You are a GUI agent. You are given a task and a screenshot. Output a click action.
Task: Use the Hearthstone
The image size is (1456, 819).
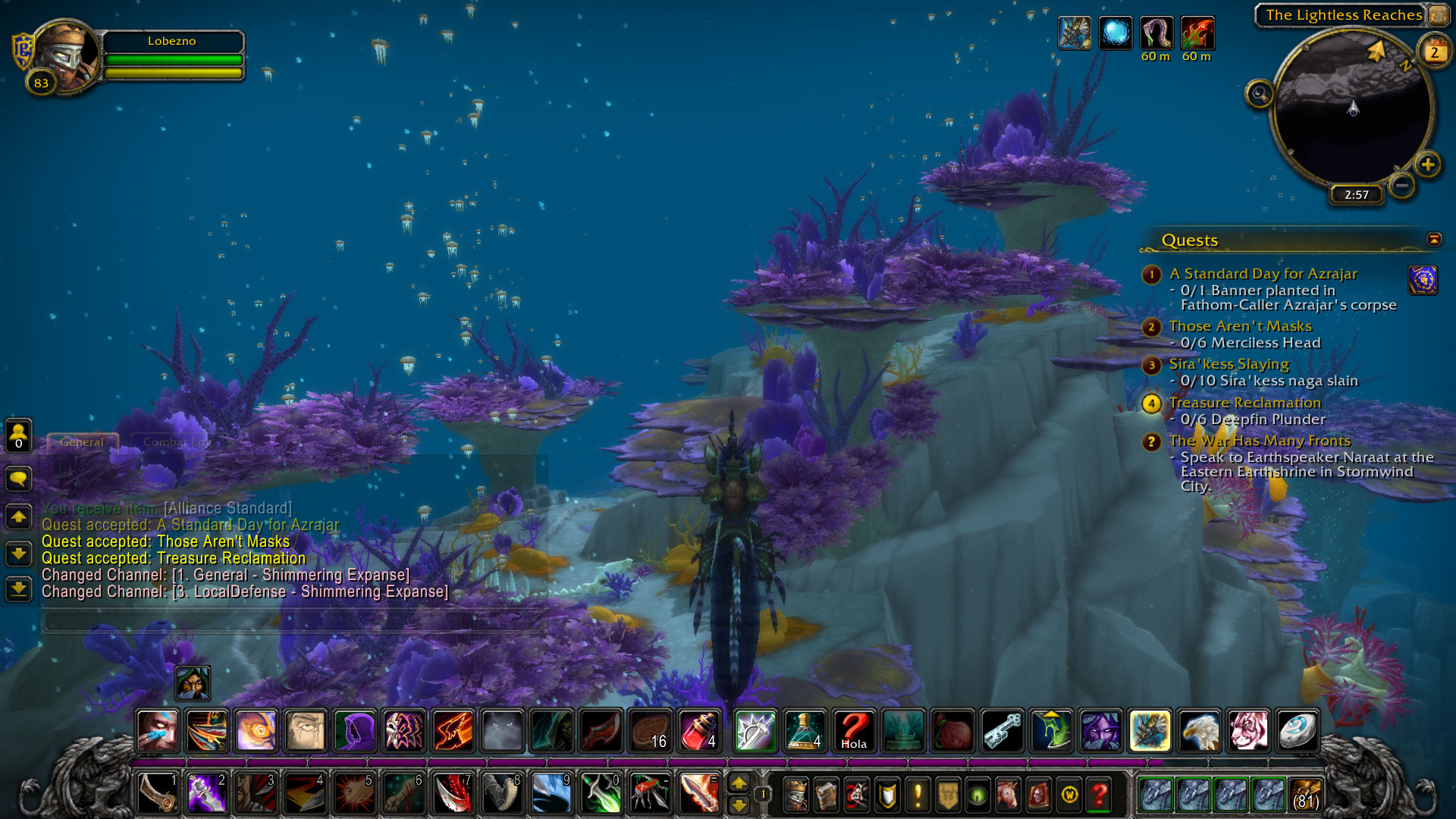point(1297,731)
